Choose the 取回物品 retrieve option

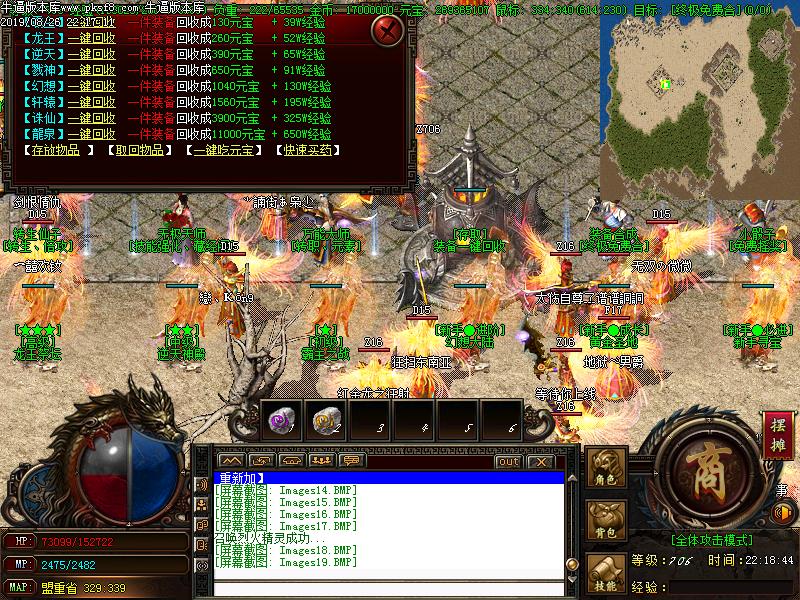pyautogui.click(x=136, y=150)
